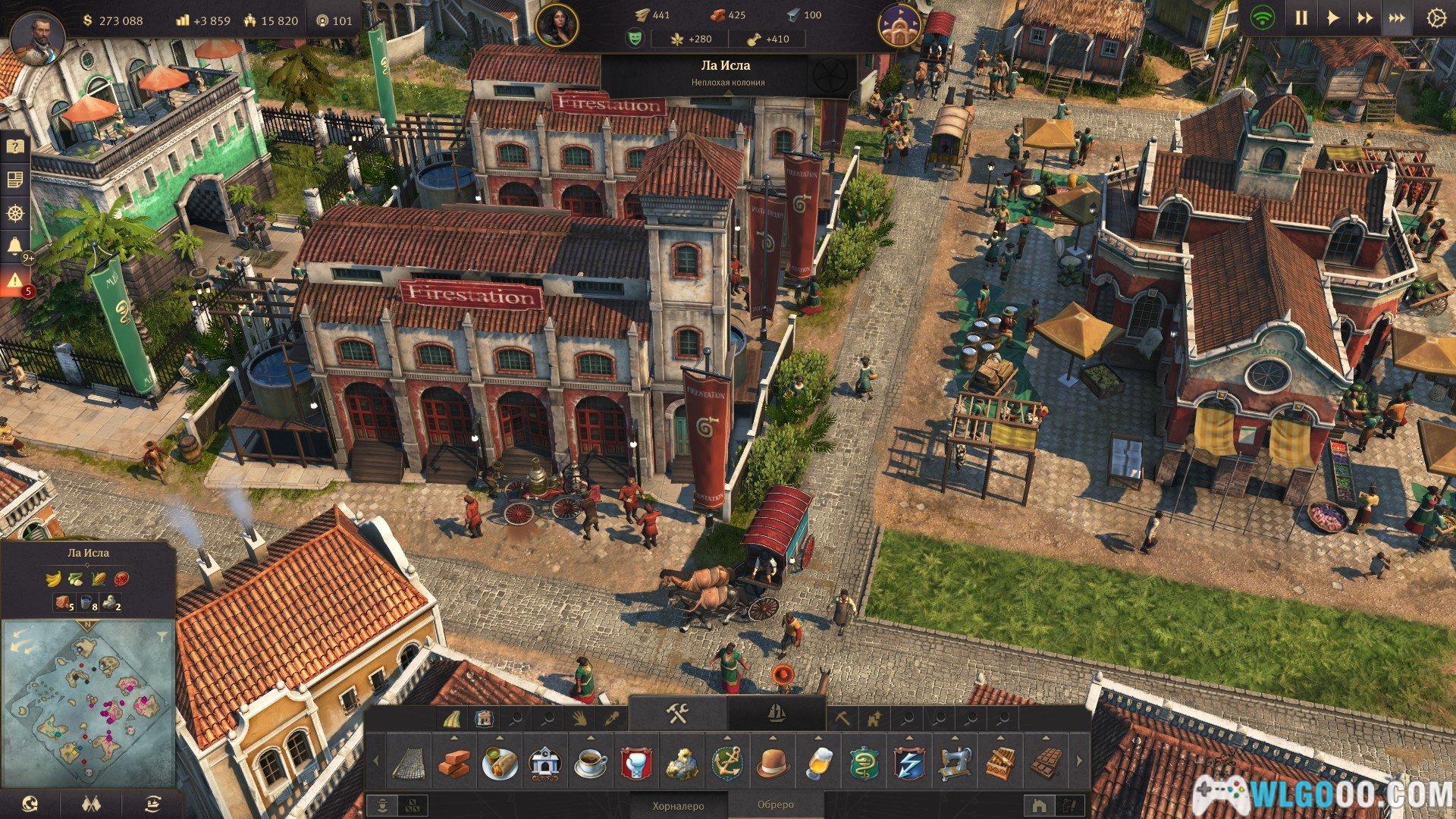The width and height of the screenshot is (1456, 819).
Task: Open the ship wheel menu on left sidebar
Action: pos(14,213)
